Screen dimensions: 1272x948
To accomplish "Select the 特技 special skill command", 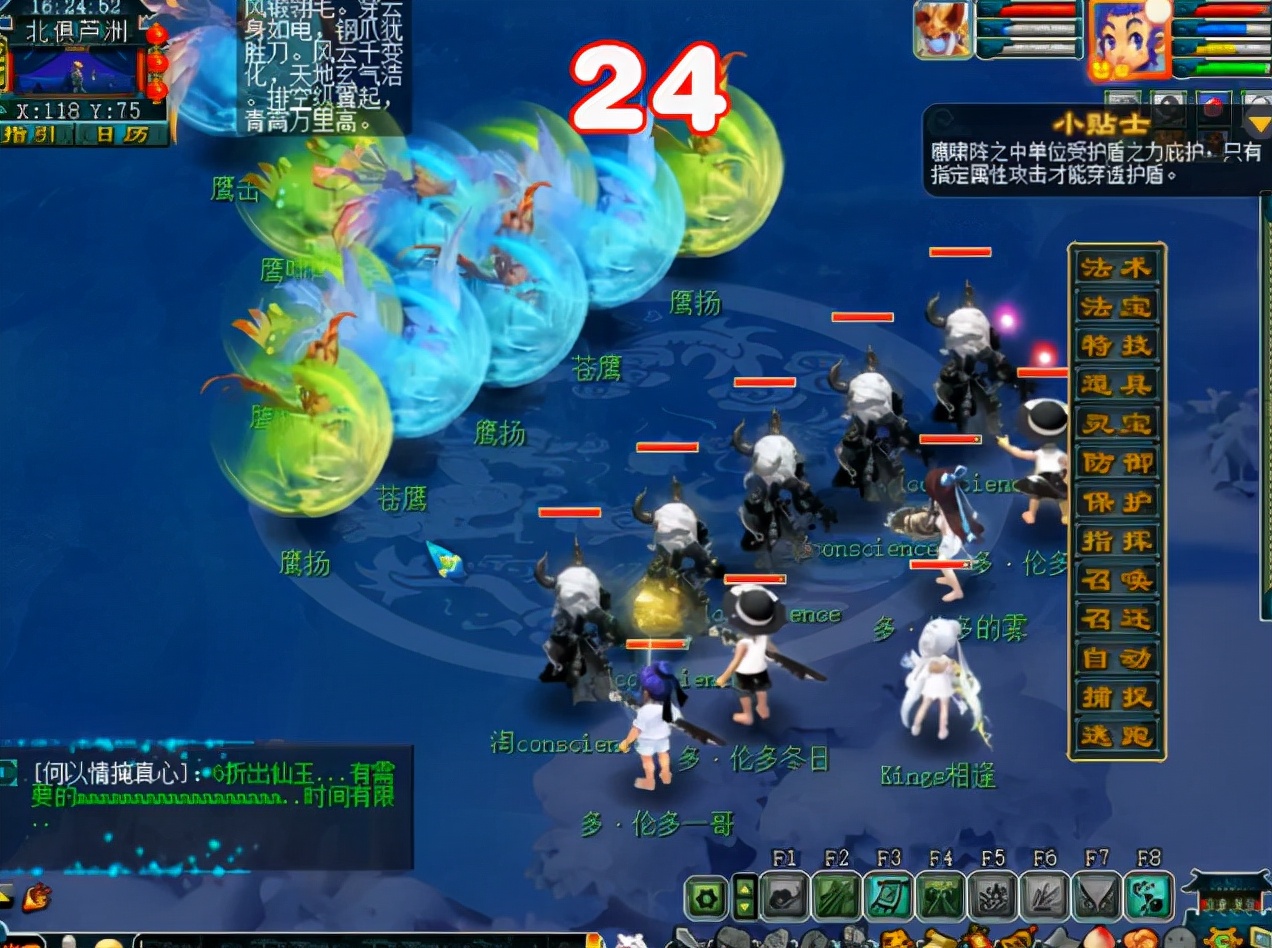I will tap(1116, 346).
